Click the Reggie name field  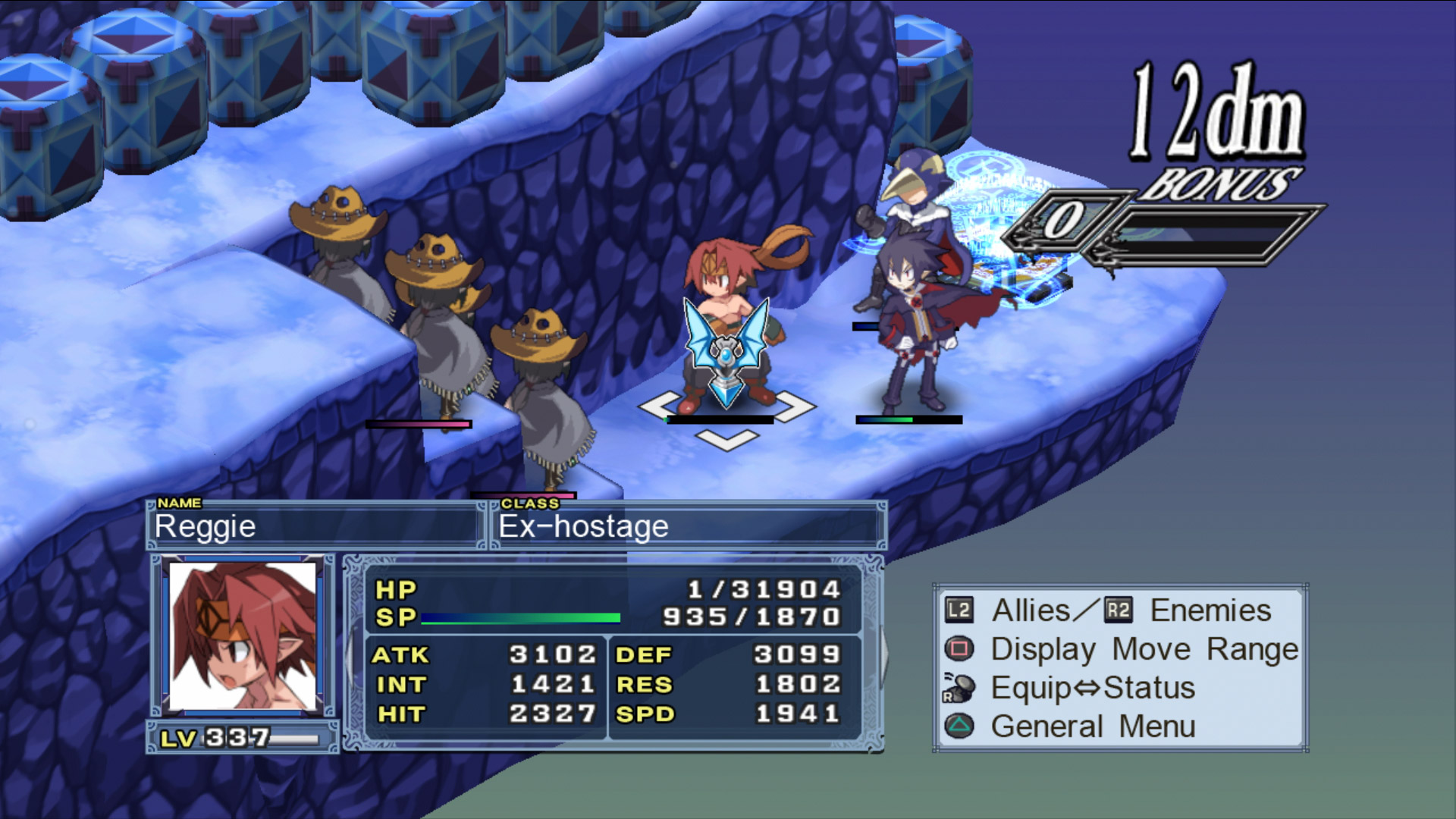[314, 526]
